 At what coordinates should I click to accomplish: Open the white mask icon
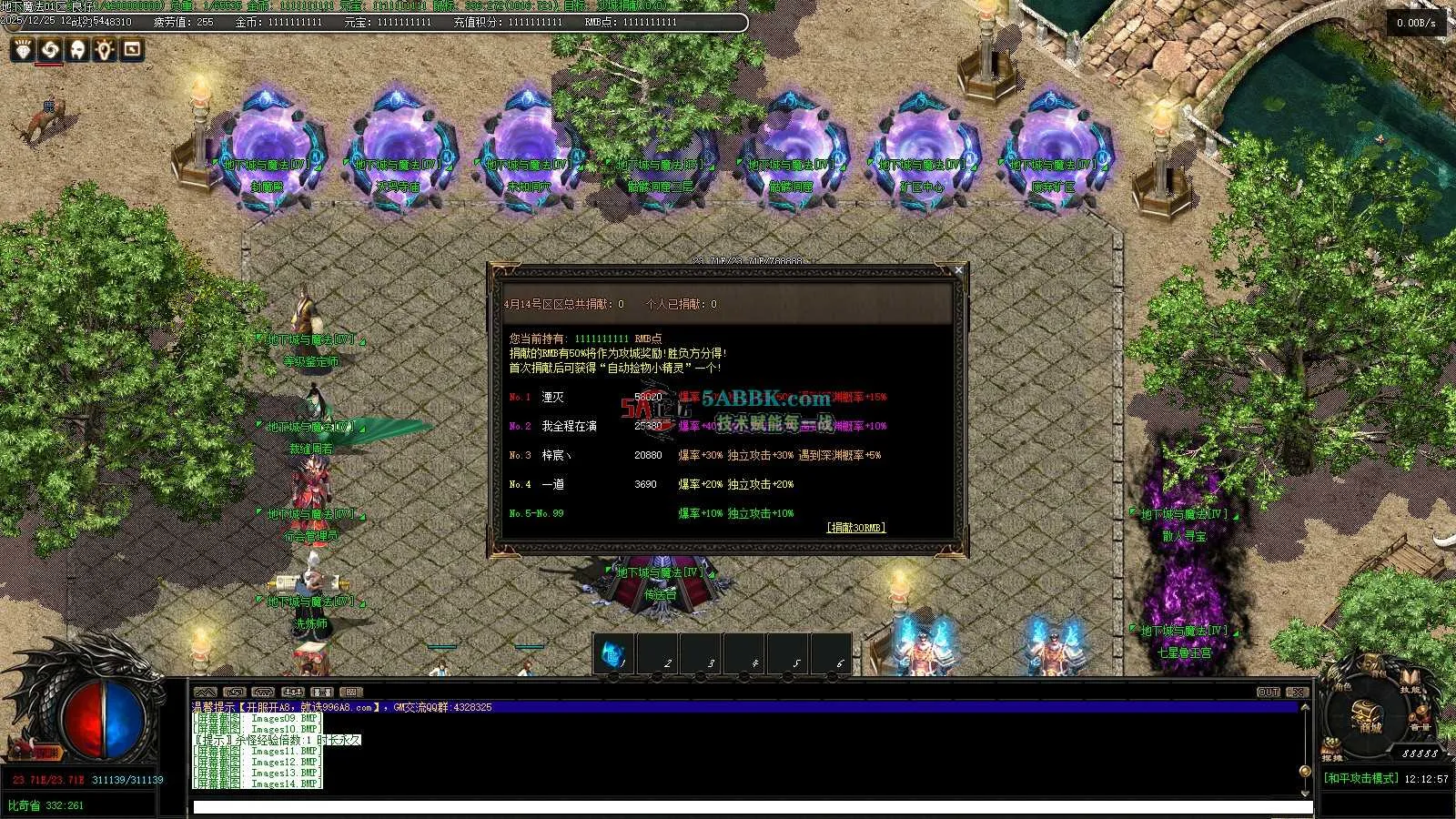point(78,50)
